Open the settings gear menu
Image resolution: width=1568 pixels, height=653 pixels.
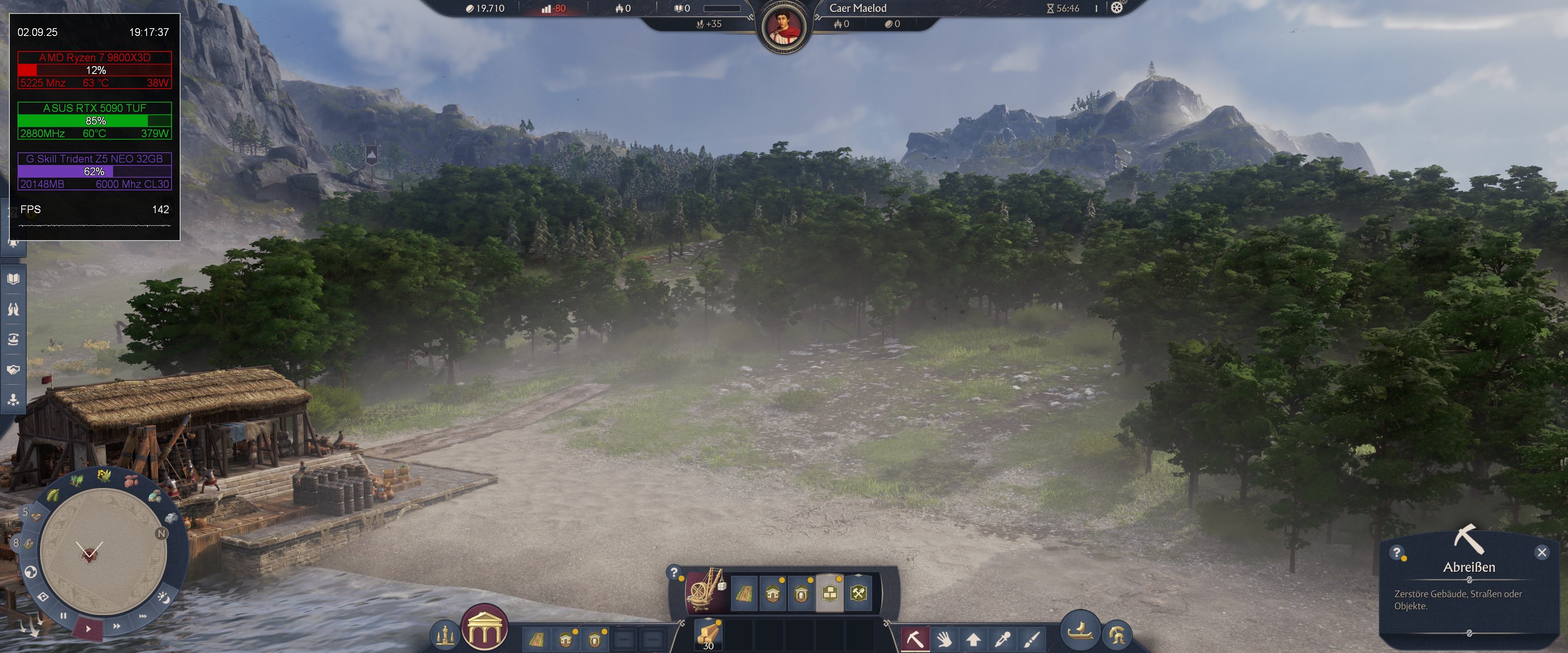[x=1116, y=8]
